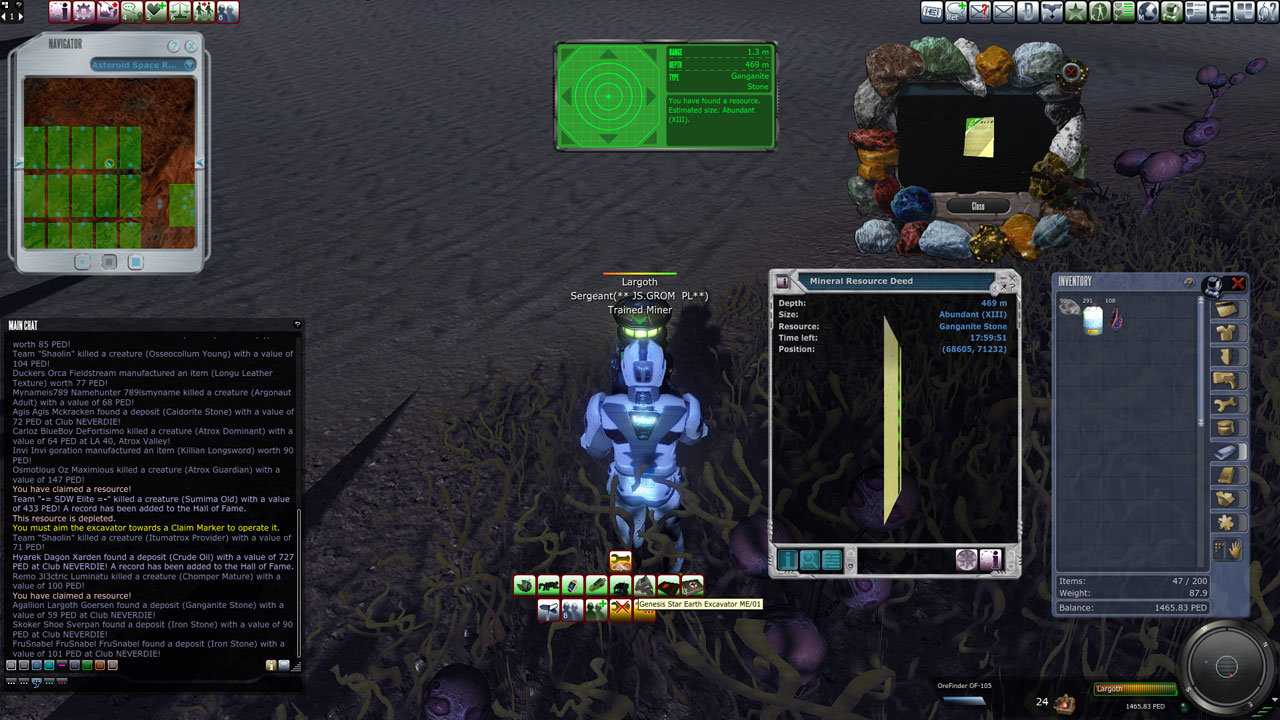This screenshot has height=720, width=1280.
Task: Open the envelope with red question mark
Action: pos(980,12)
